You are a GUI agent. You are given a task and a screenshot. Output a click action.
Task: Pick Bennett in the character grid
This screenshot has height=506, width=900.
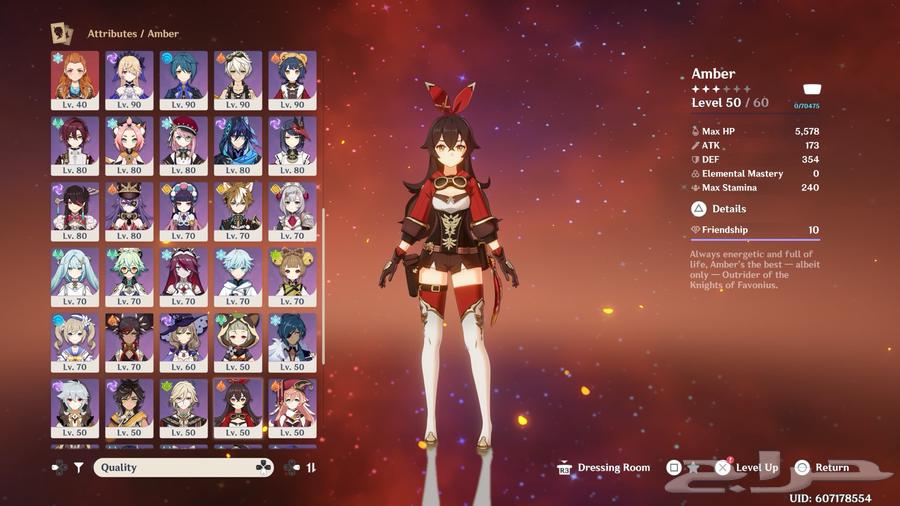[x=238, y=80]
